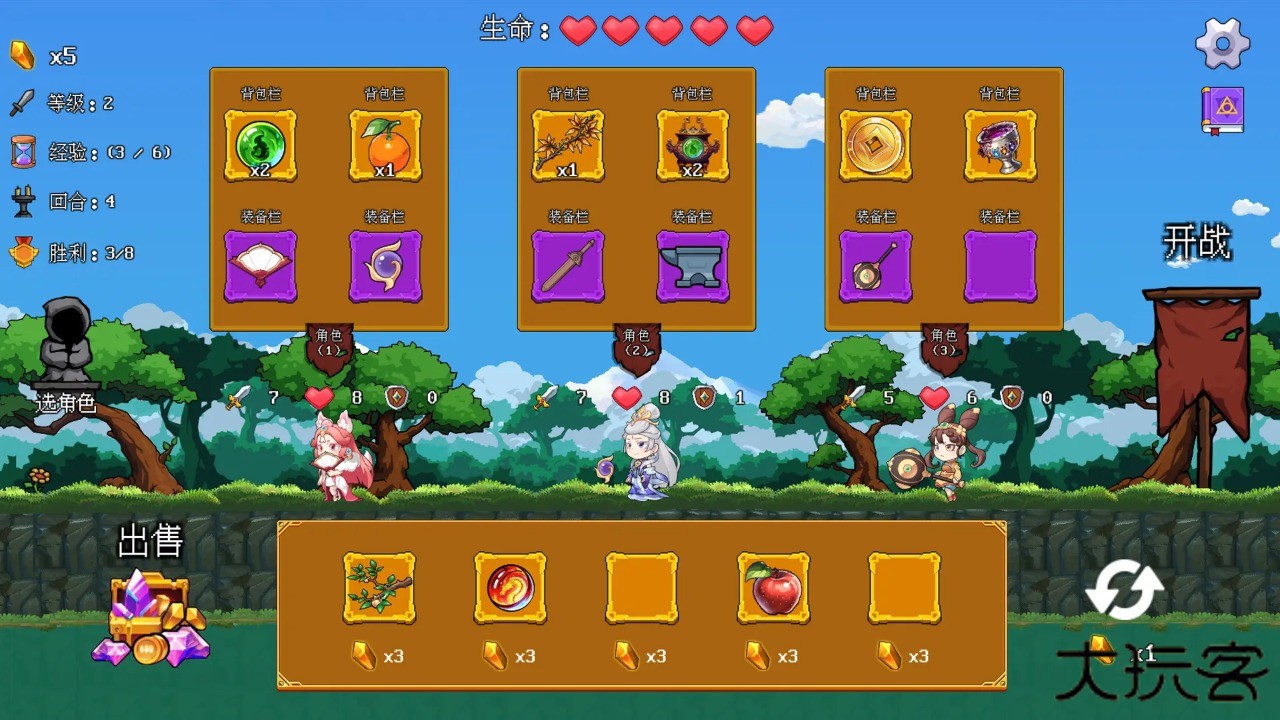Screen dimensions: 1280x720
Task: Refresh the shop with the arrows button
Action: 1124,590
